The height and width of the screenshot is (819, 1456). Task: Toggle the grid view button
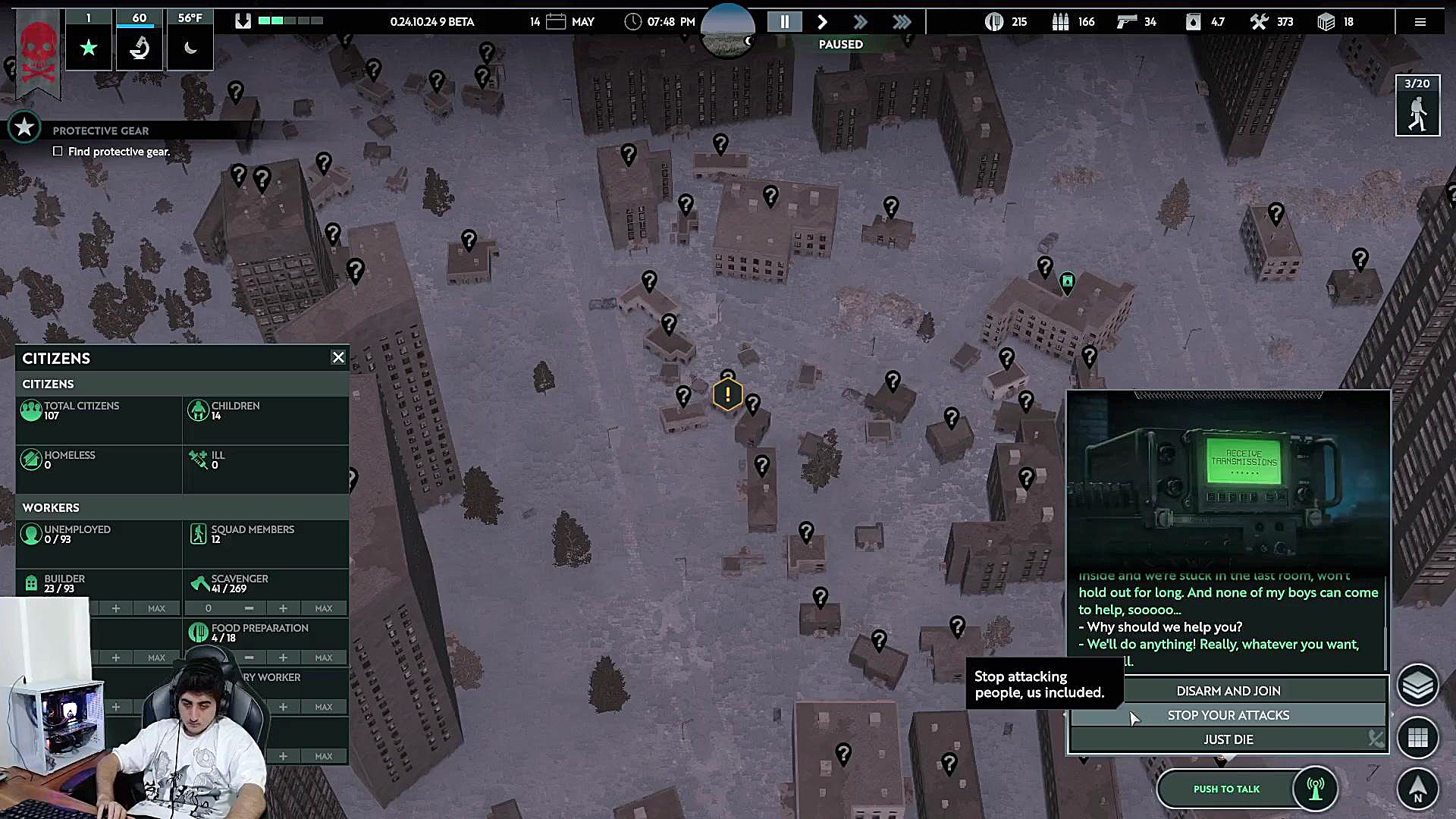(1417, 737)
